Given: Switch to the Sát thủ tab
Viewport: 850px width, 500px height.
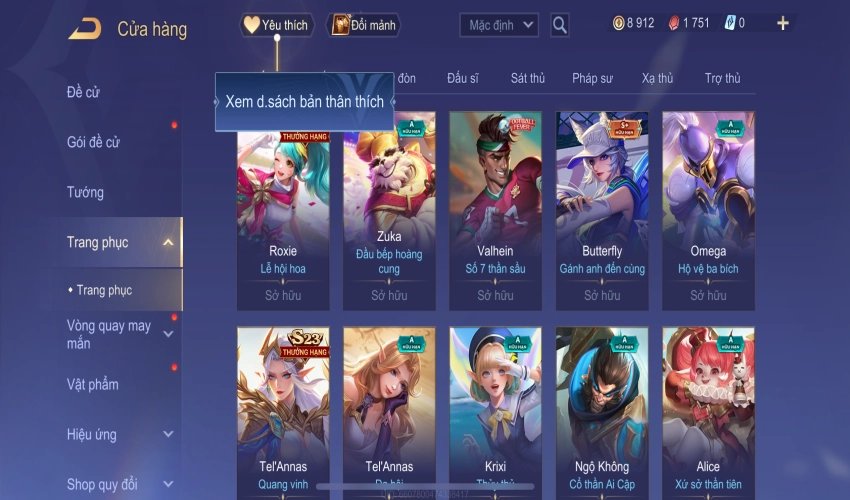Looking at the screenshot, I should pyautogui.click(x=527, y=78).
